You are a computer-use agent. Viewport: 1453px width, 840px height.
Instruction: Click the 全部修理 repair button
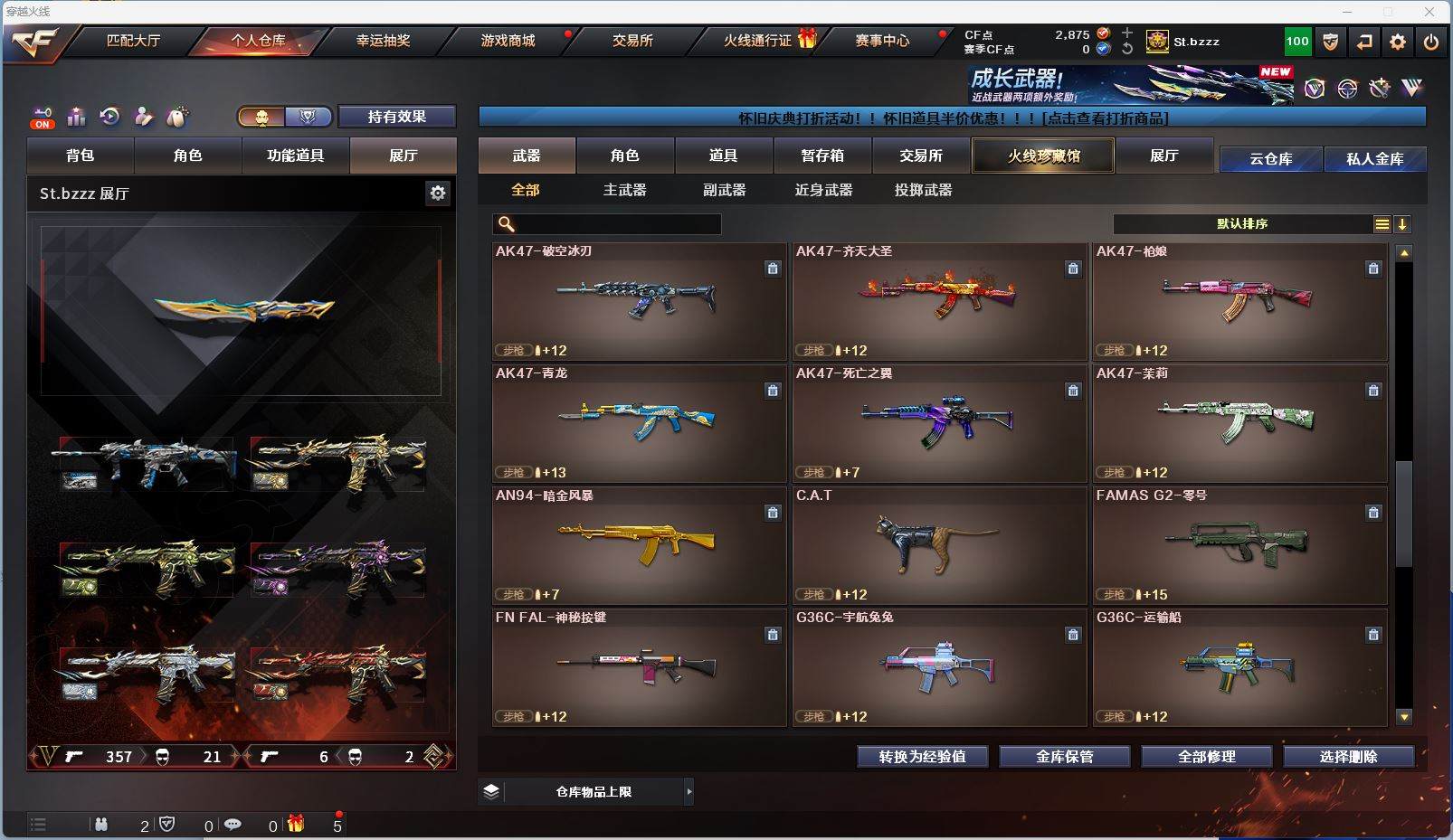click(1206, 757)
